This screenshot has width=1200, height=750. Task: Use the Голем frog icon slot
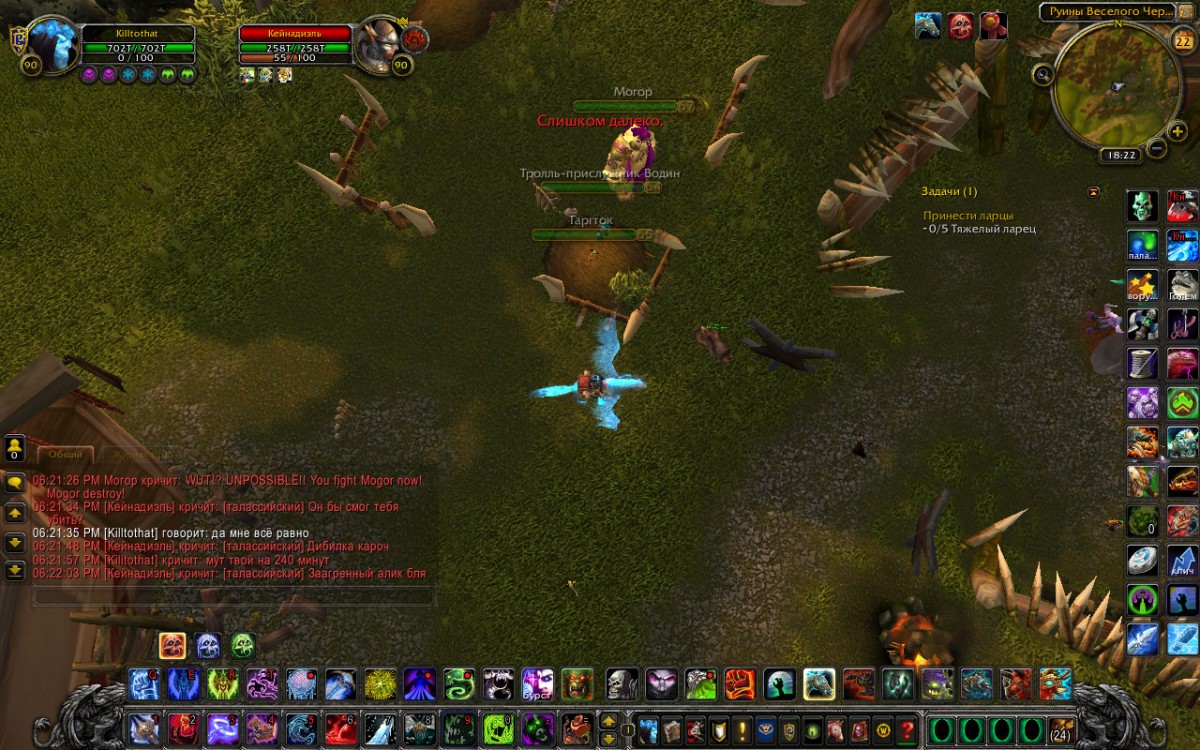tap(1182, 283)
